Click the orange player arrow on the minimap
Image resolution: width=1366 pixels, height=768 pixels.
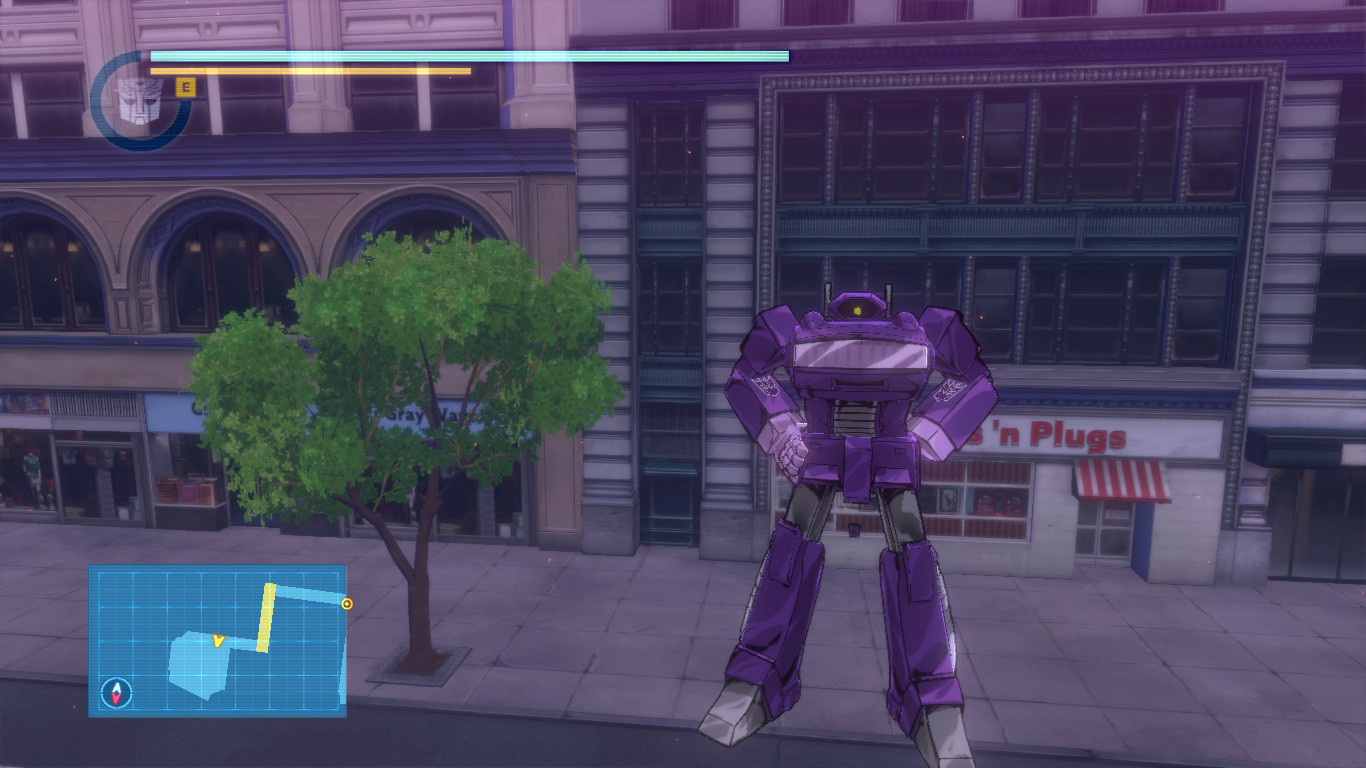[217, 641]
